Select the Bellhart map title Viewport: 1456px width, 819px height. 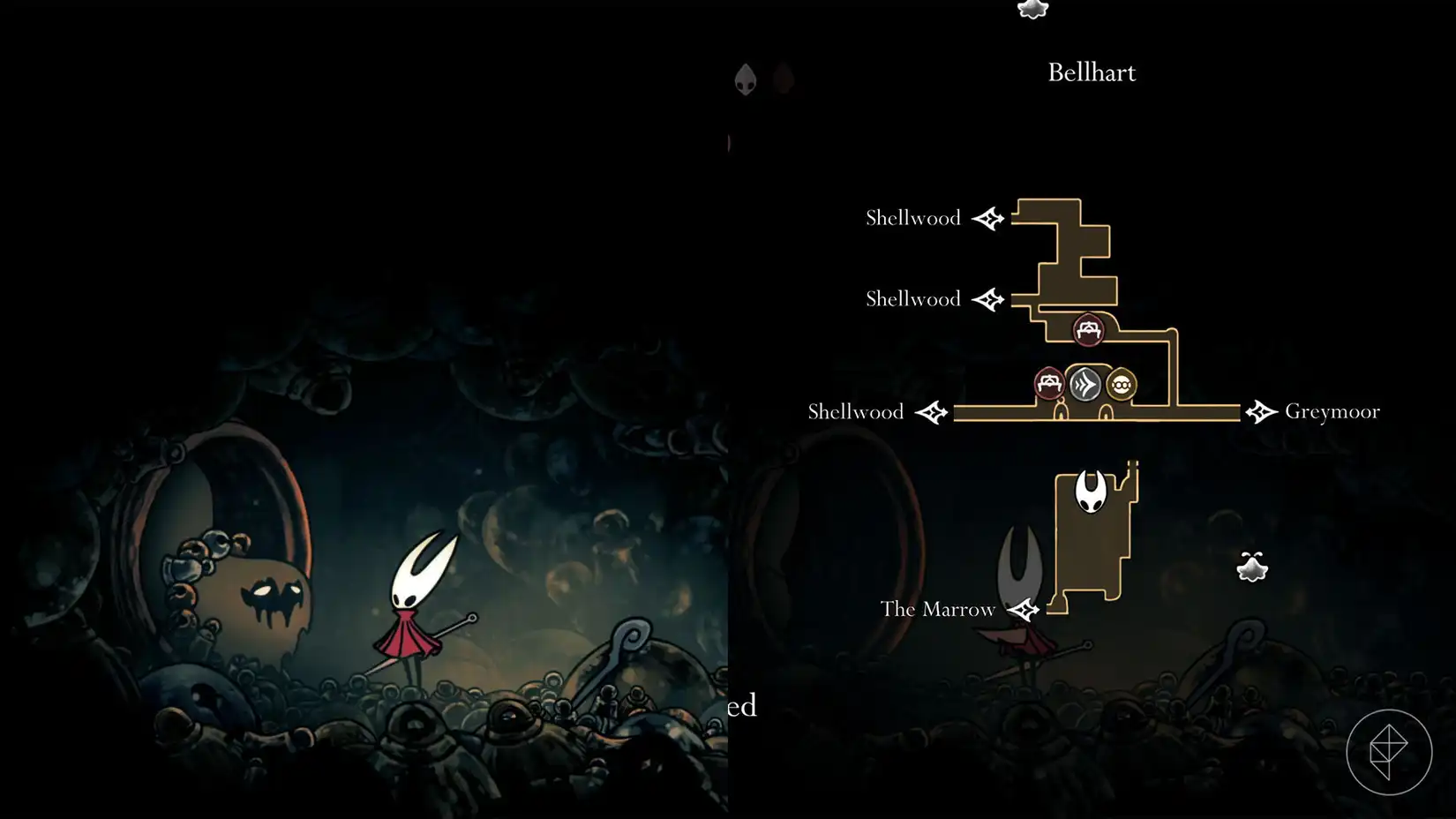pos(1091,72)
